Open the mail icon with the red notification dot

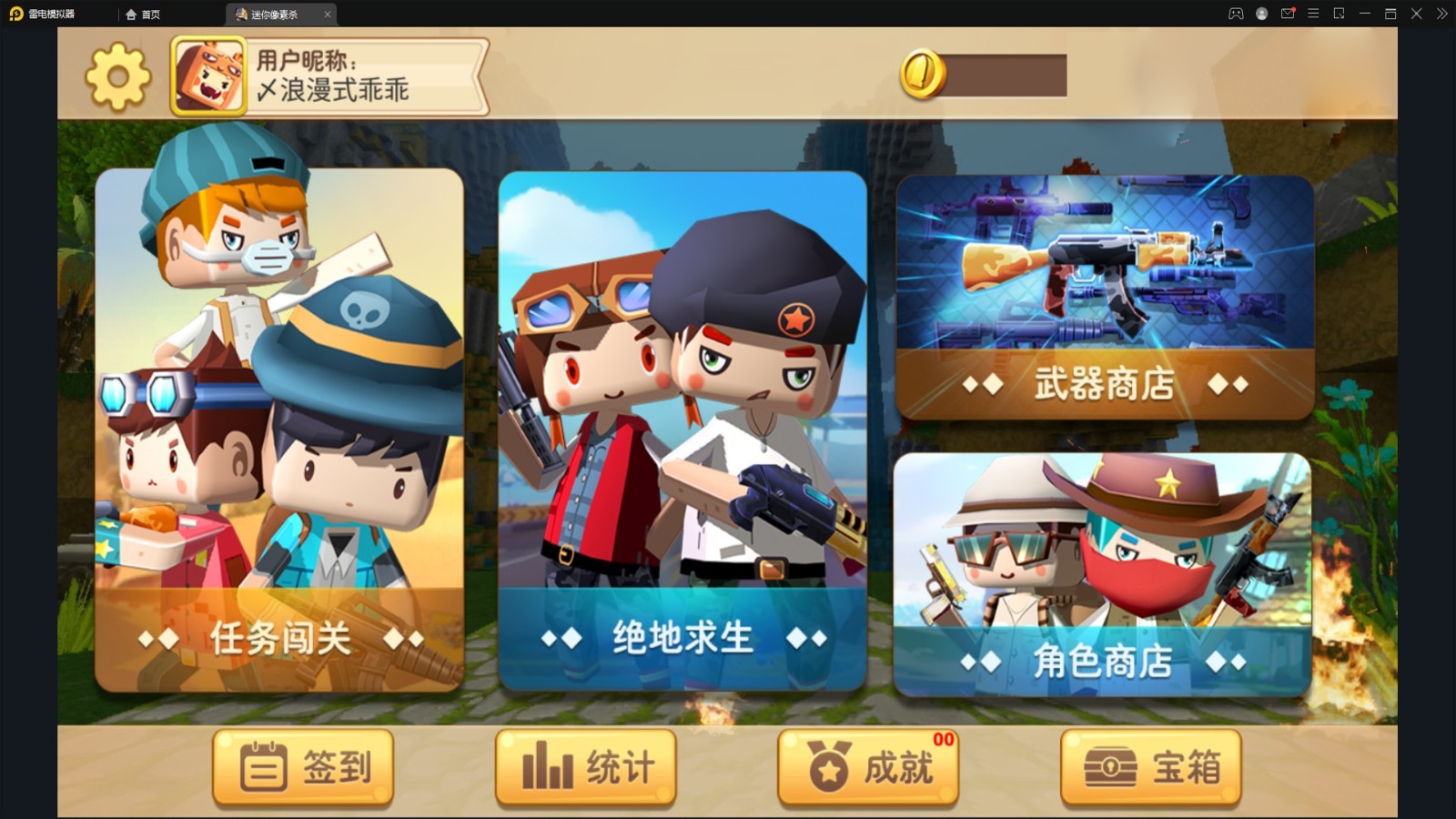[1288, 14]
